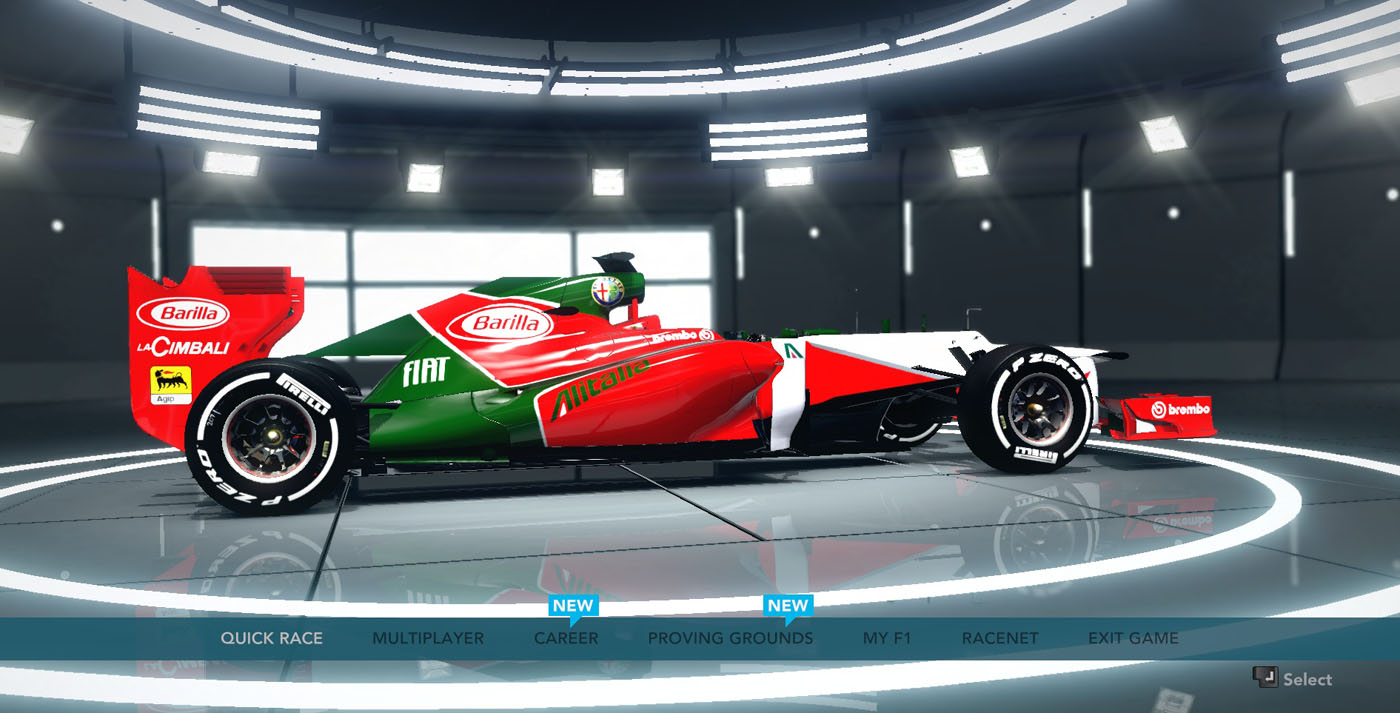Choose Proving Grounds mode

[x=730, y=638]
